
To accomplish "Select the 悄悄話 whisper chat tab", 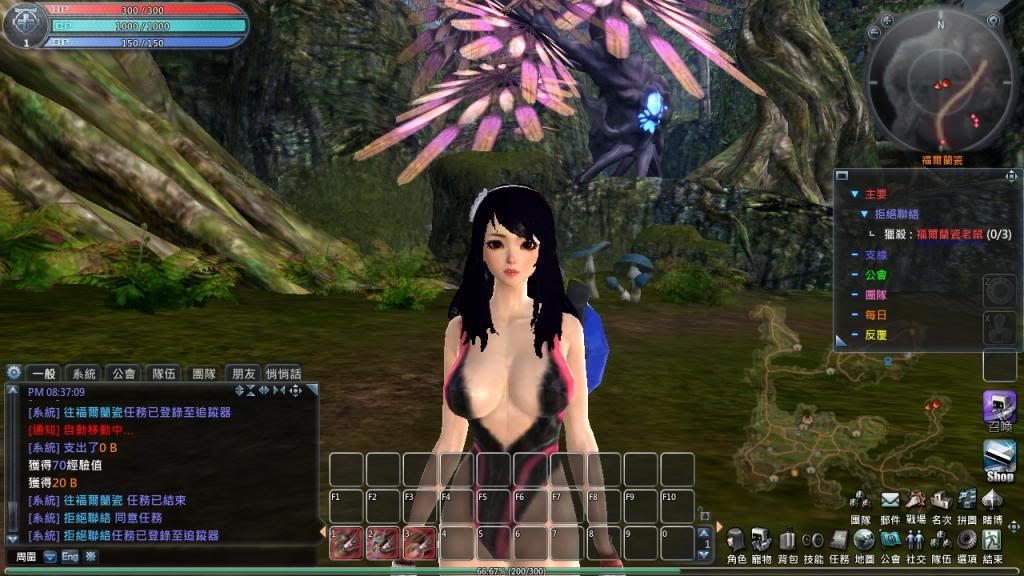I will pos(284,373).
